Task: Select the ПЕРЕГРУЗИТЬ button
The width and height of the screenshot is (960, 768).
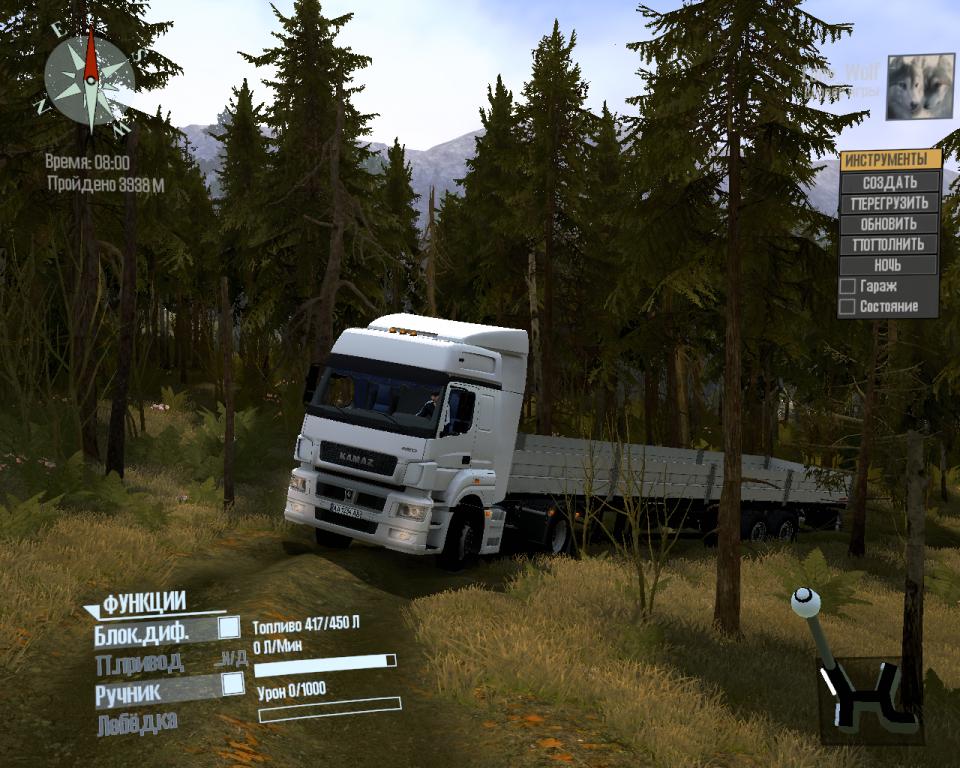Action: click(889, 203)
